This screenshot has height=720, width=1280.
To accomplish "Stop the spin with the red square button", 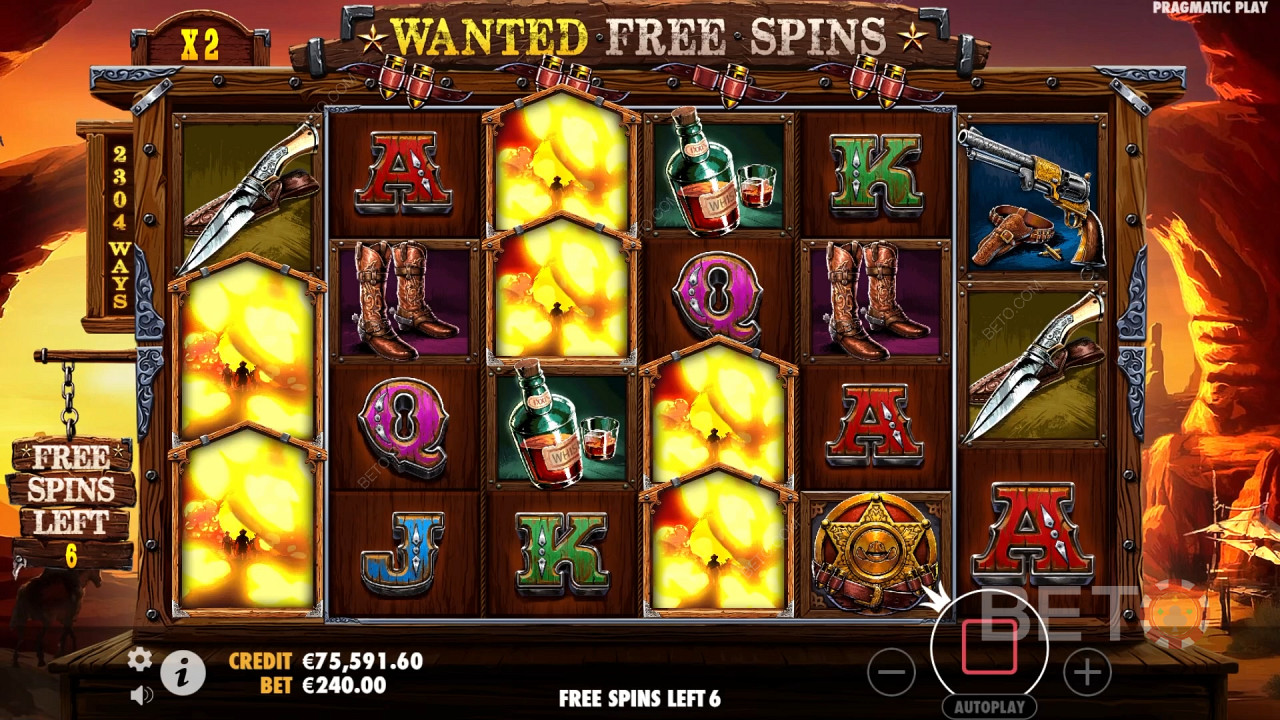I will pos(989,647).
